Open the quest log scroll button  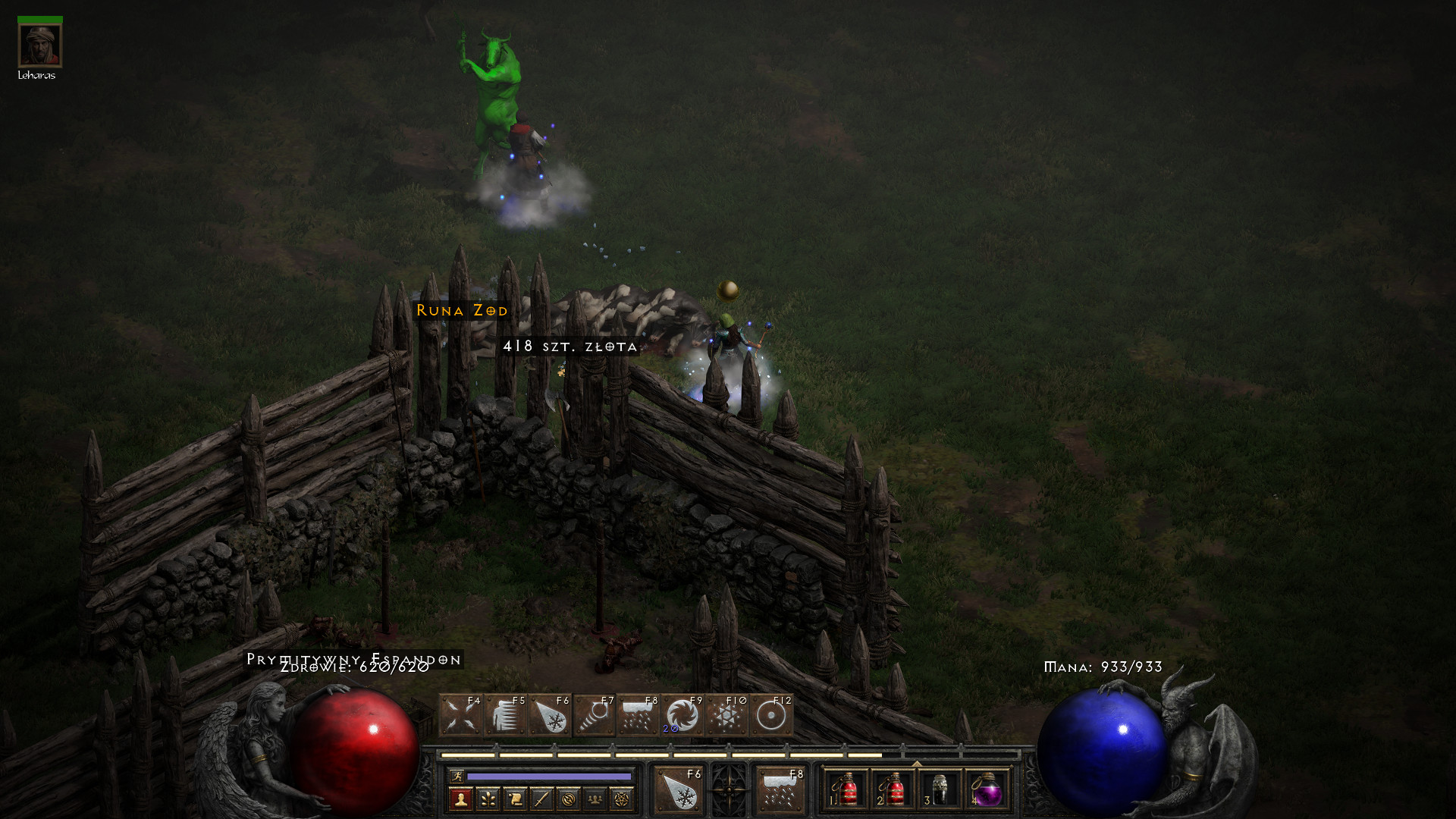point(514,799)
